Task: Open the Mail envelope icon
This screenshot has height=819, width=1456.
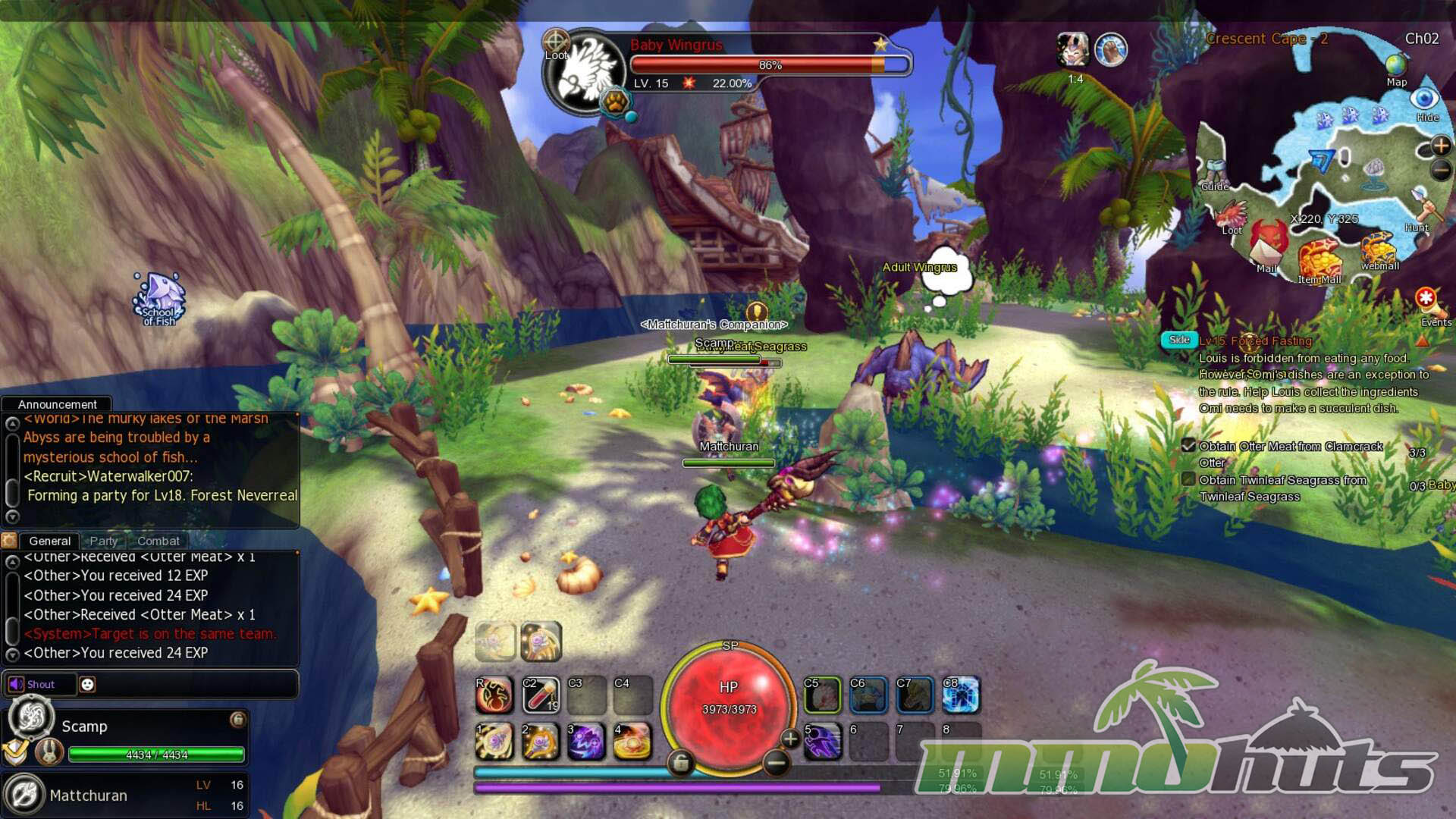Action: 1268,244
